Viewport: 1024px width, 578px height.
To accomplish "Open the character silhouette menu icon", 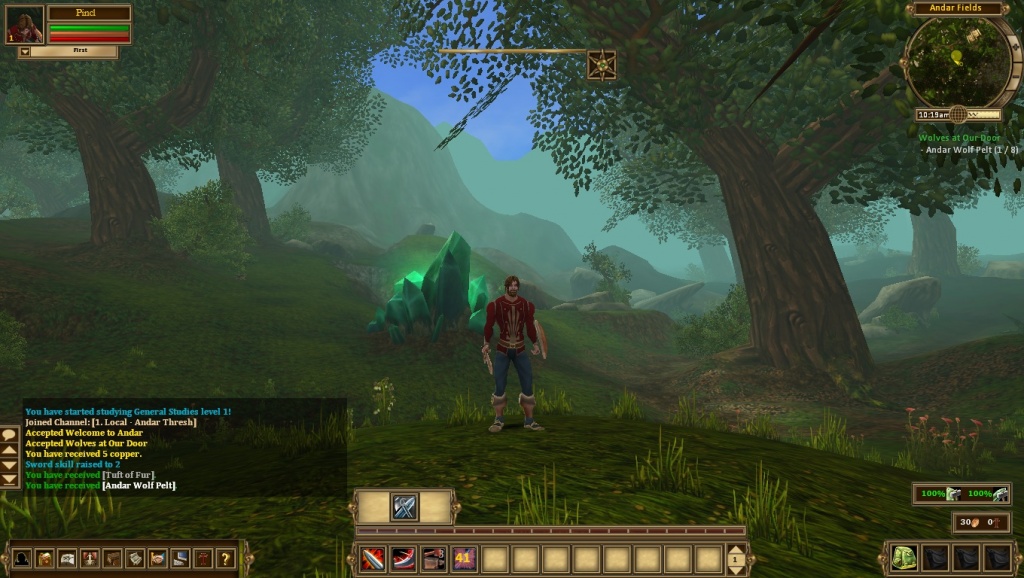I will (21, 558).
